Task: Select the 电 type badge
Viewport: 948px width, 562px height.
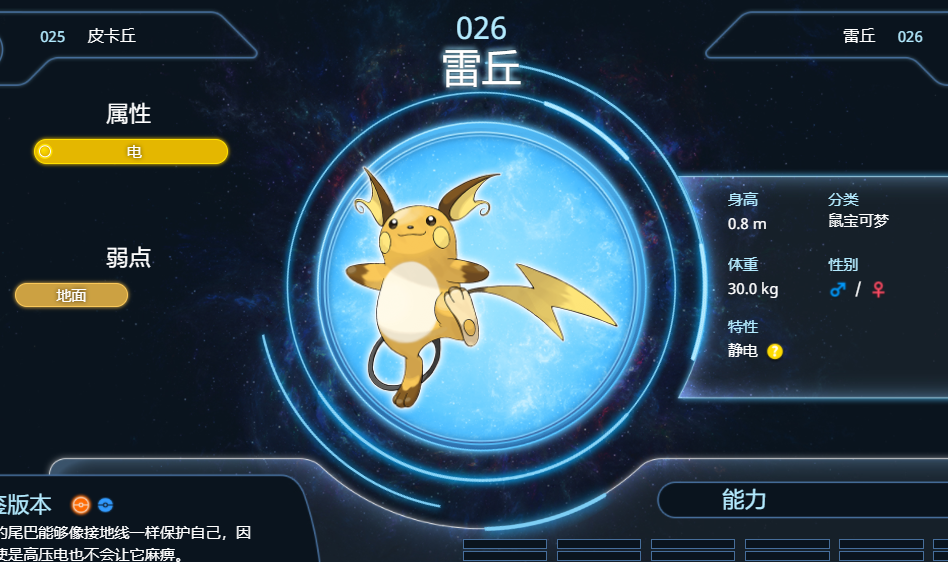Action: point(131,152)
